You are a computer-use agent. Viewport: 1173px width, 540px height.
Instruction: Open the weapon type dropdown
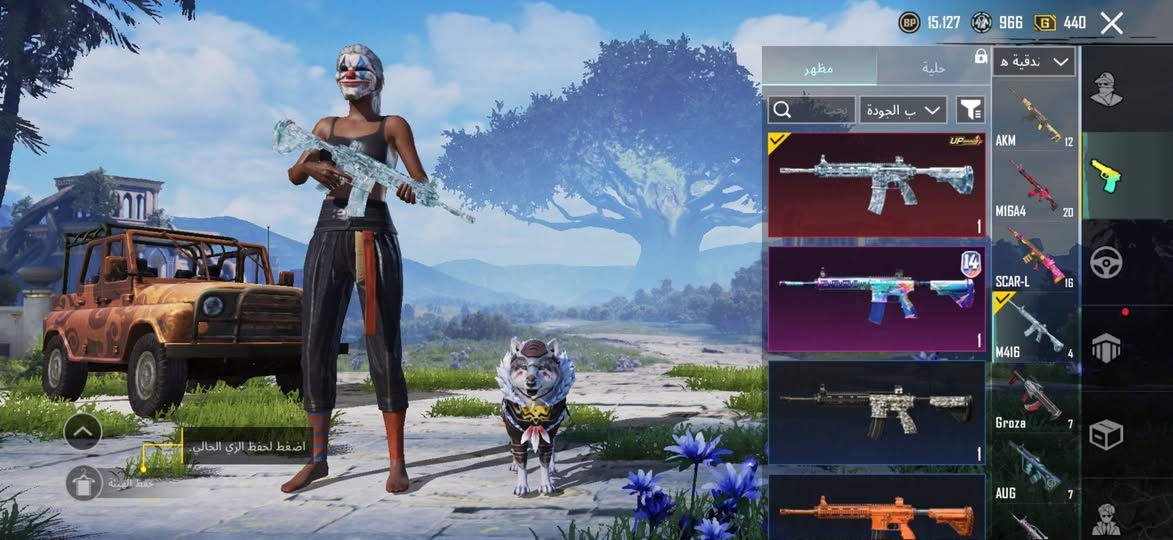pyautogui.click(x=1034, y=62)
